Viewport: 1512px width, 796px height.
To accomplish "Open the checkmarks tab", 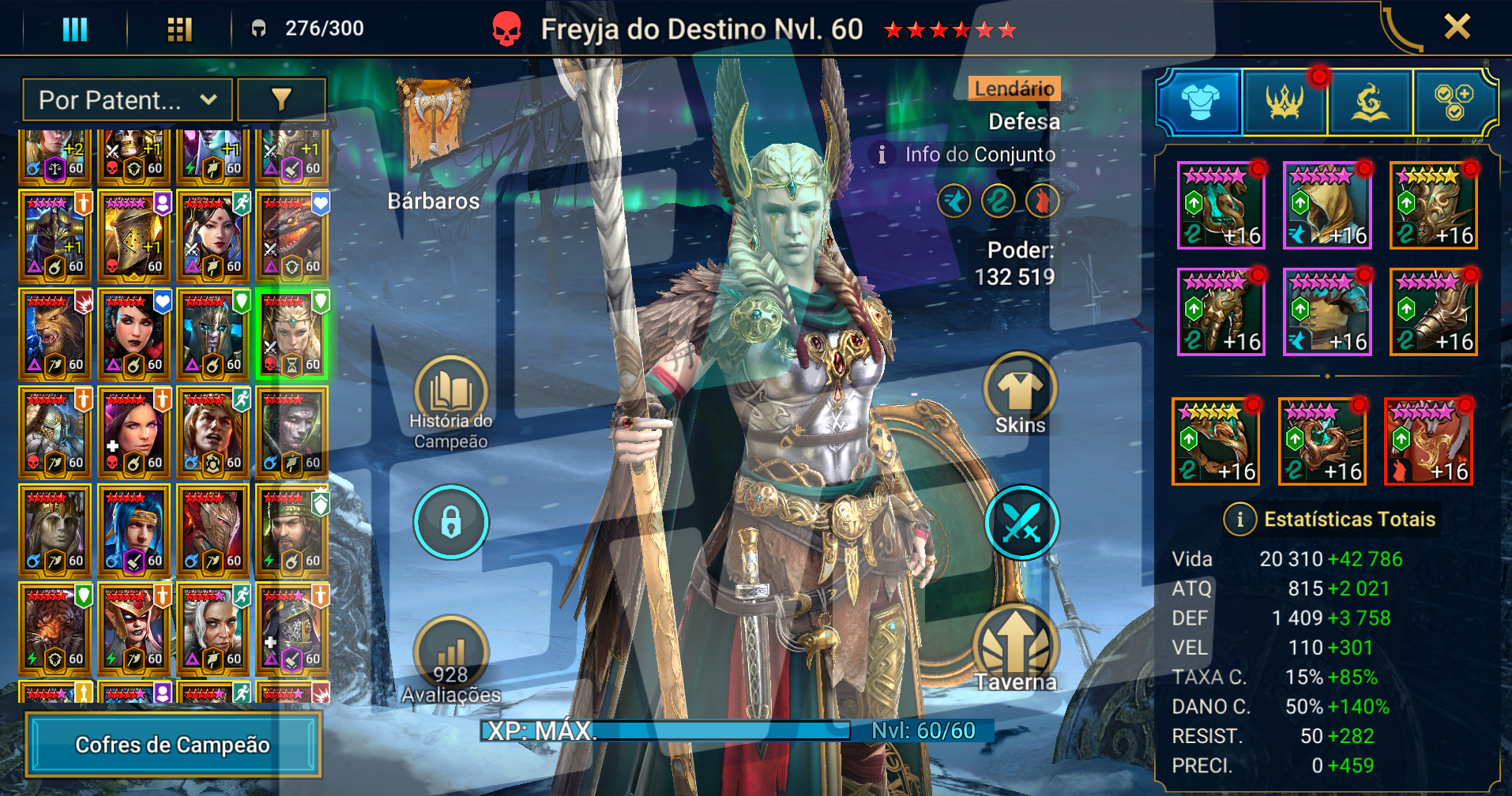I will pos(1454,102).
